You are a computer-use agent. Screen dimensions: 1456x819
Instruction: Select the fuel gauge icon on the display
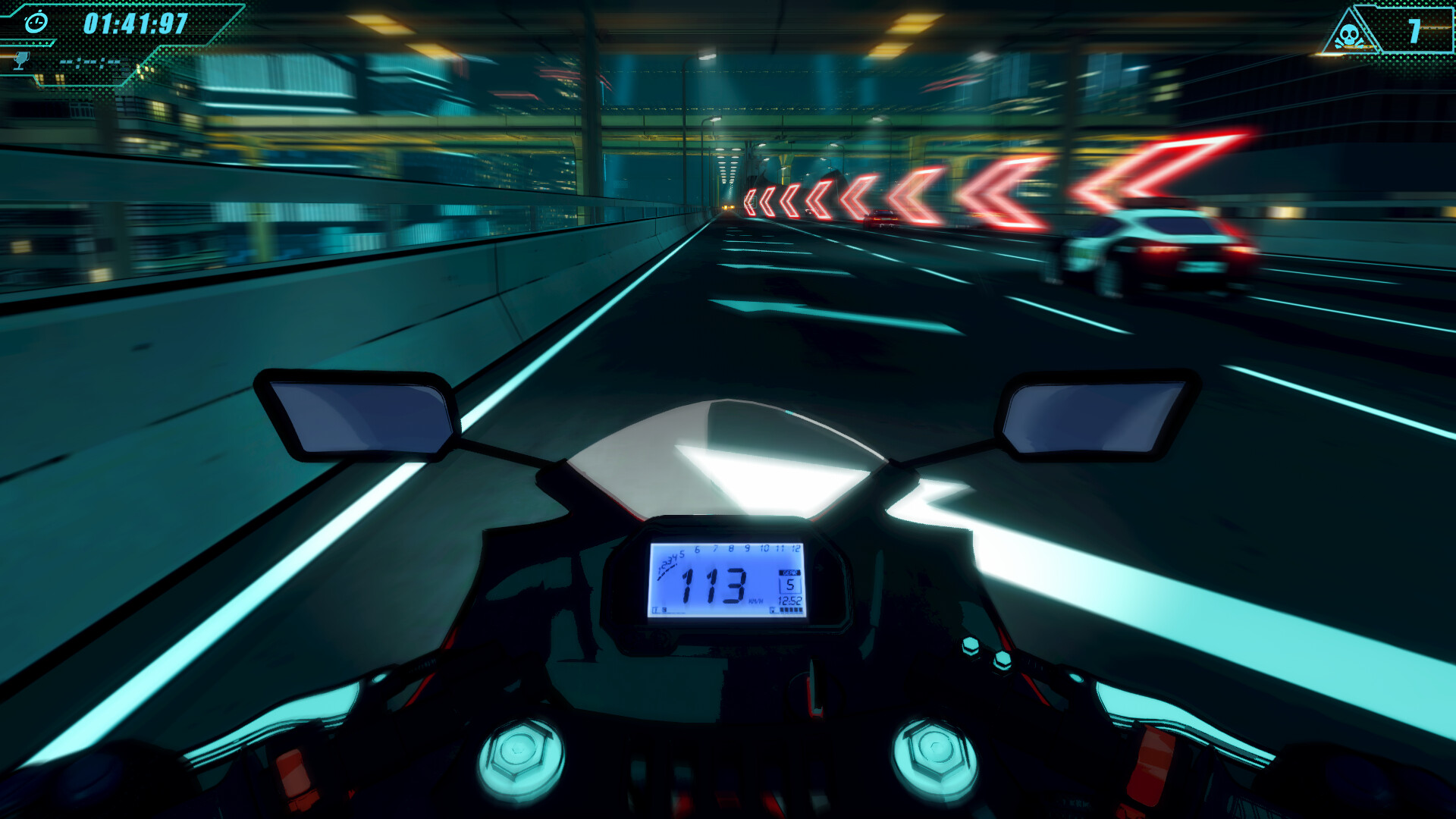(x=773, y=610)
